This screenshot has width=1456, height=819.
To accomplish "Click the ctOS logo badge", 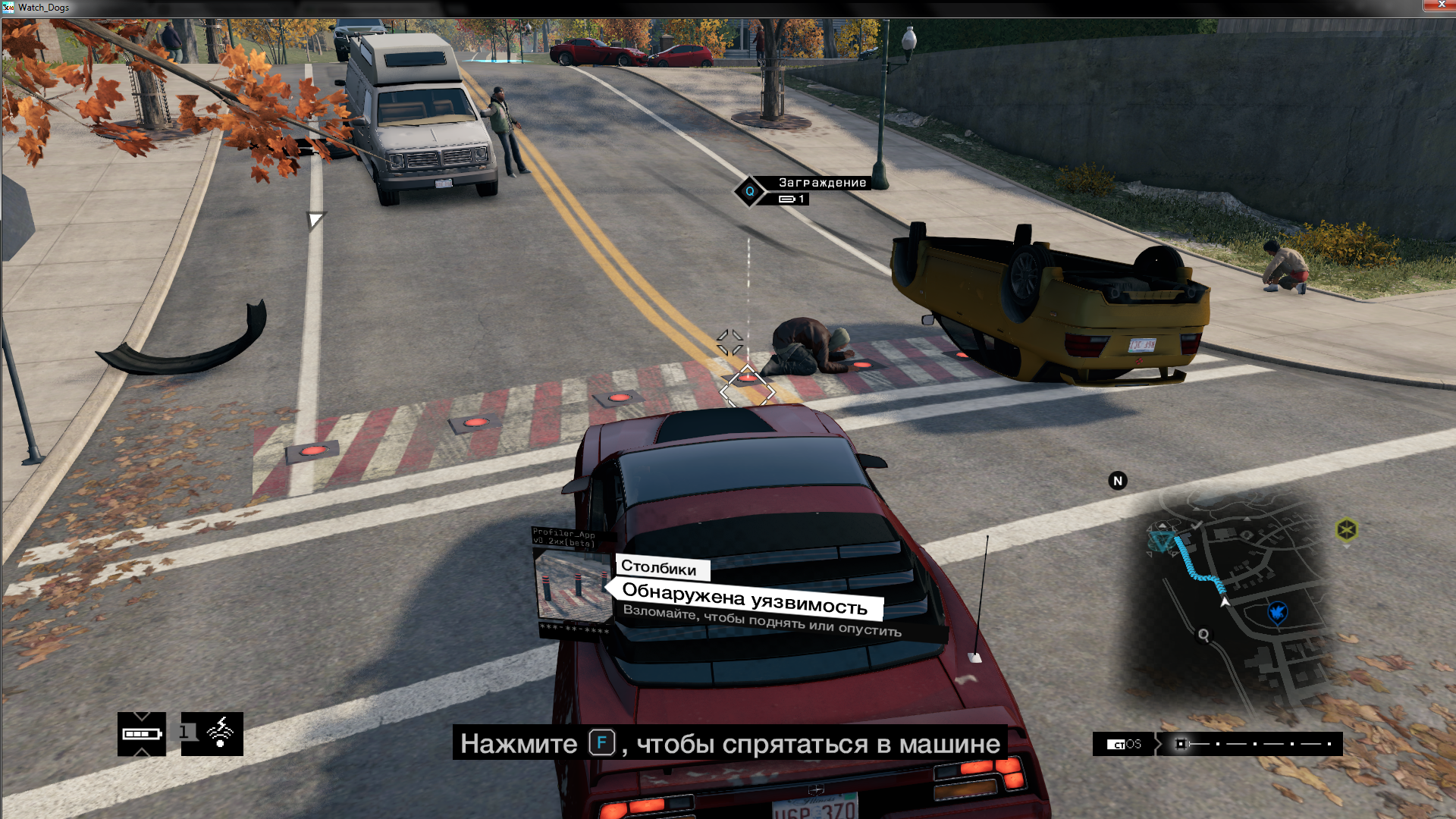I will (x=1124, y=744).
